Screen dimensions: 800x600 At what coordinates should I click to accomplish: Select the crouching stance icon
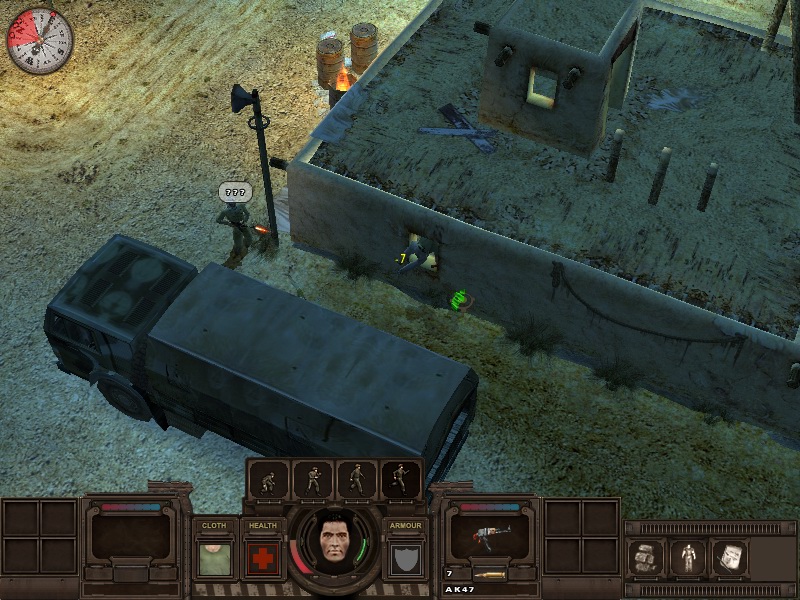click(x=269, y=481)
